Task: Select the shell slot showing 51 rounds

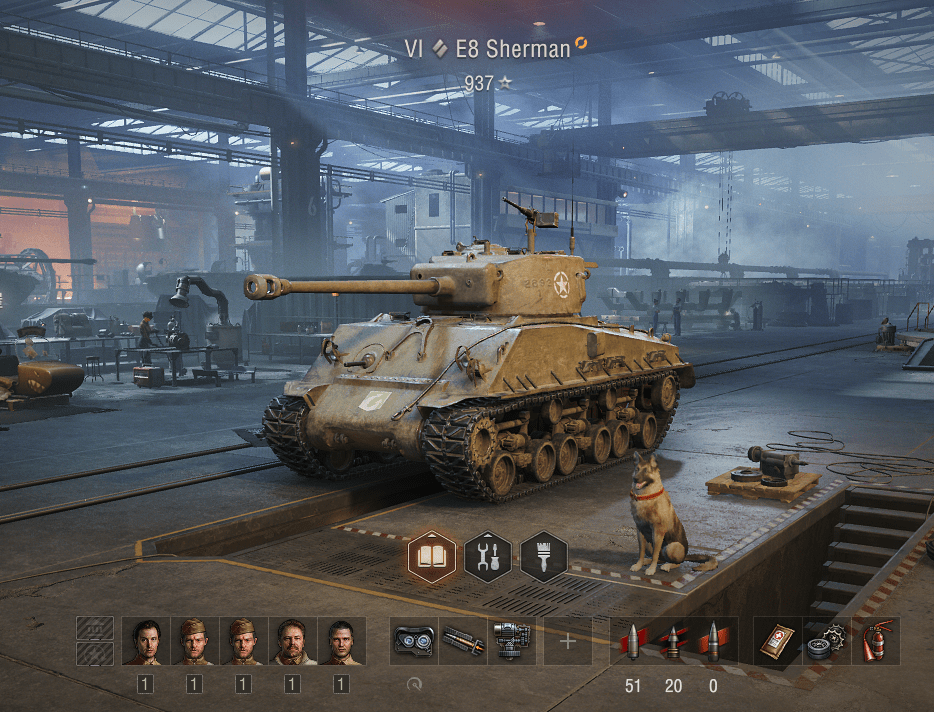Action: (x=632, y=641)
